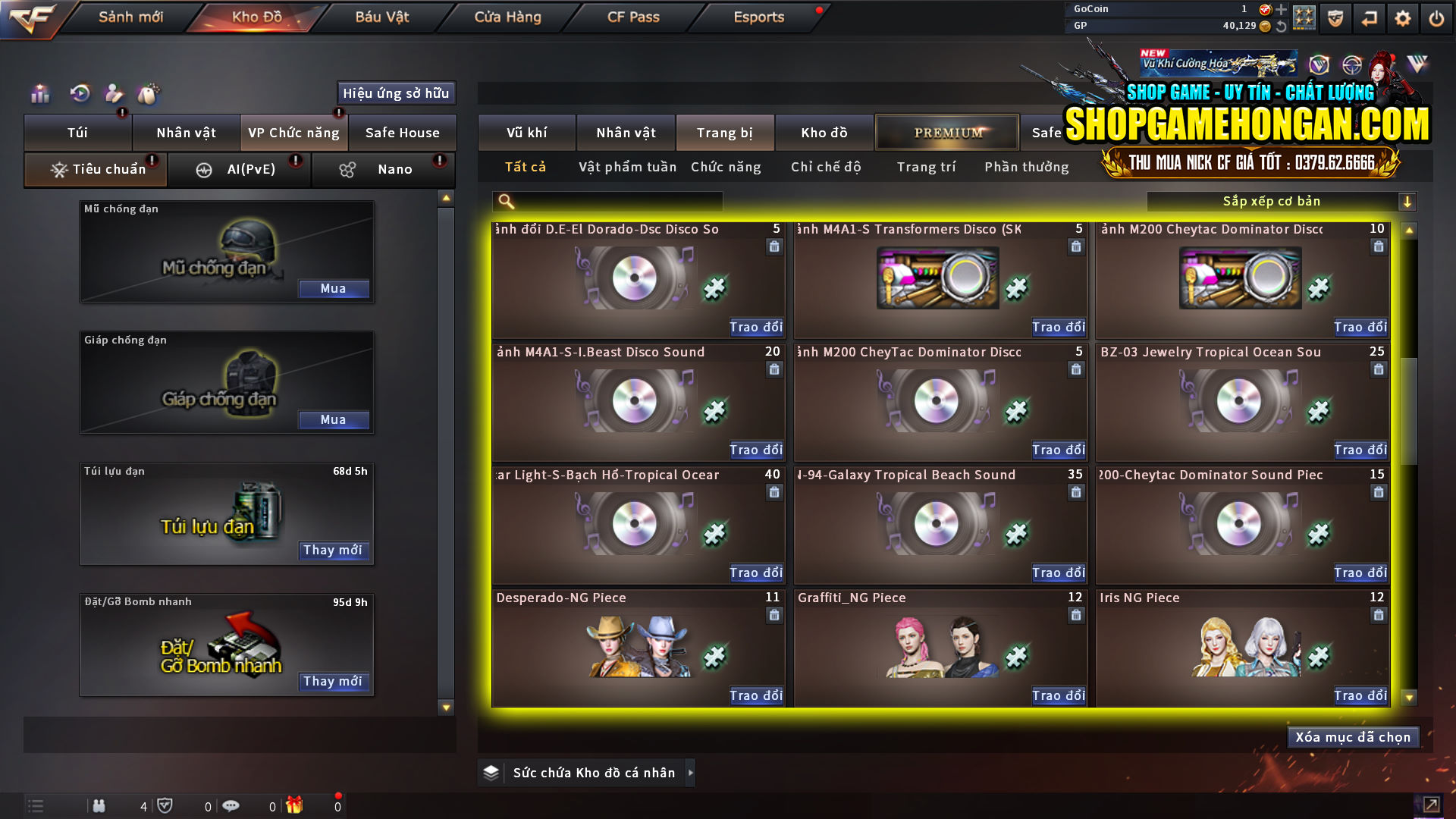
Task: Select the statistics bar-chart icon in the sidebar
Action: [39, 94]
